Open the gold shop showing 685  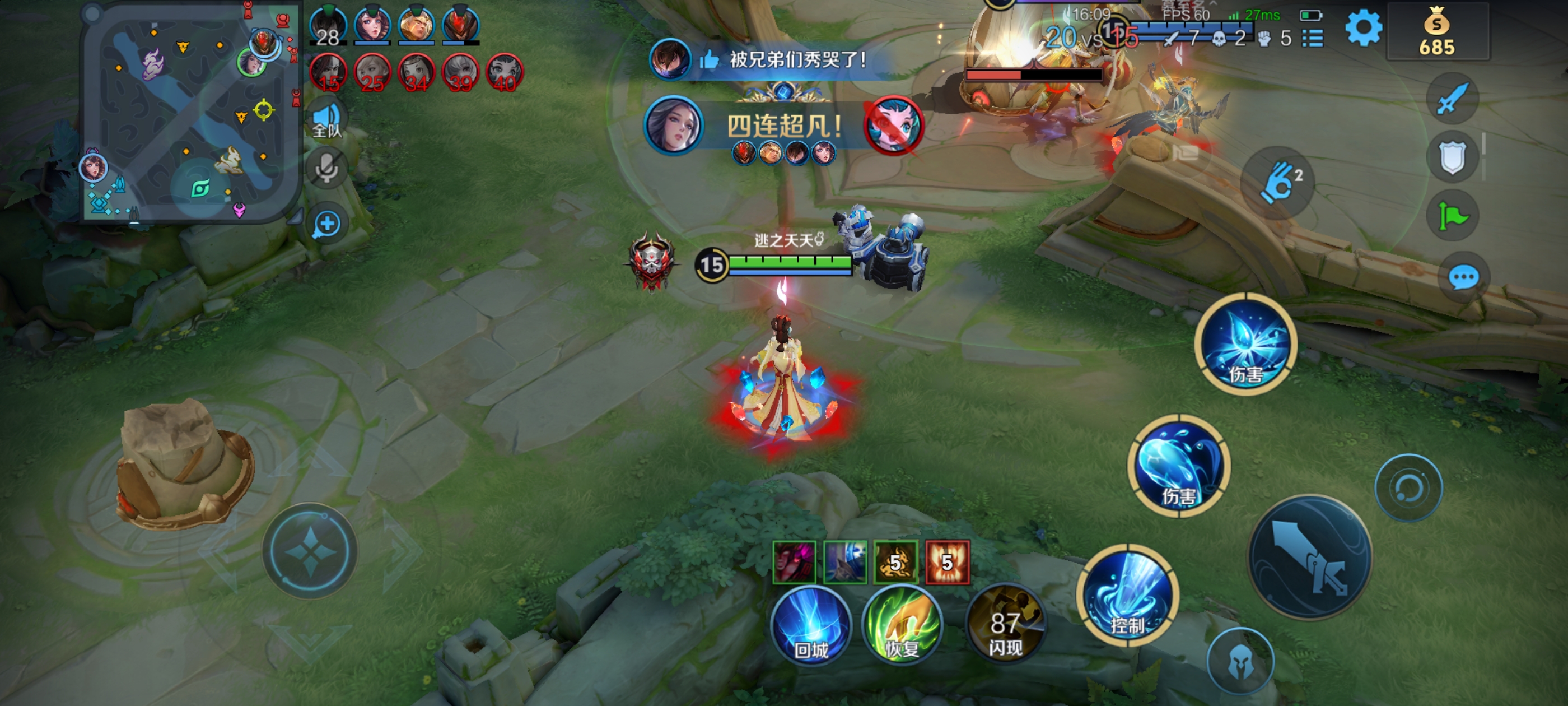[x=1437, y=32]
